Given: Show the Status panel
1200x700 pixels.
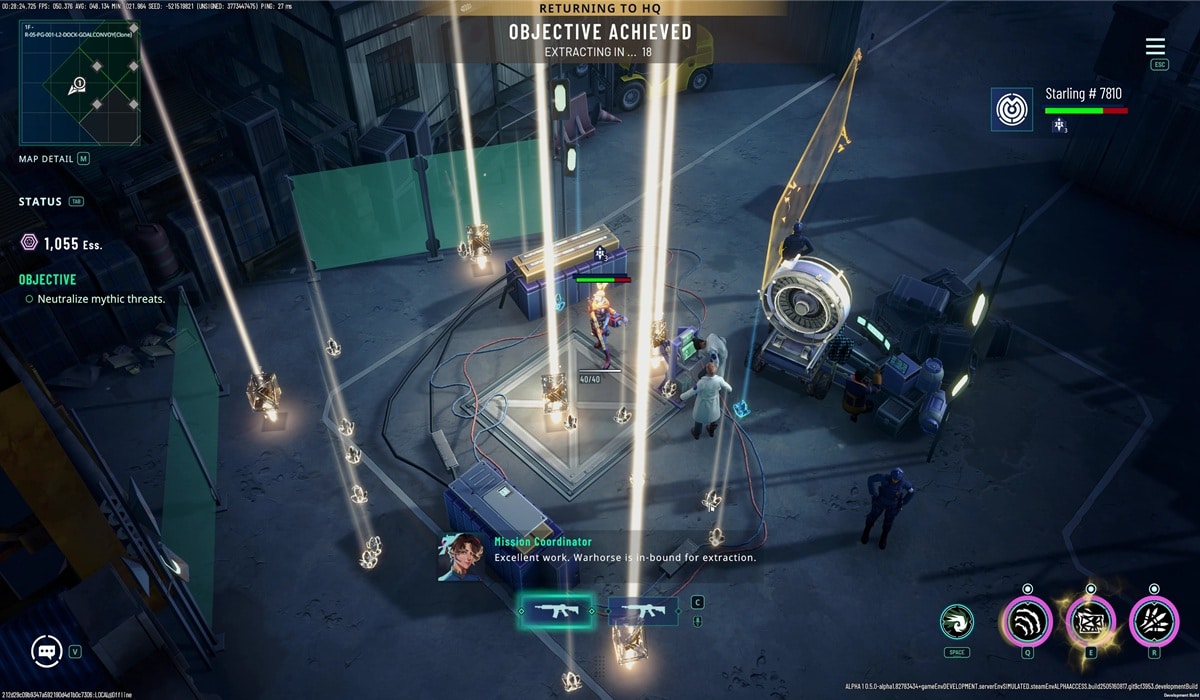Looking at the screenshot, I should (x=40, y=201).
